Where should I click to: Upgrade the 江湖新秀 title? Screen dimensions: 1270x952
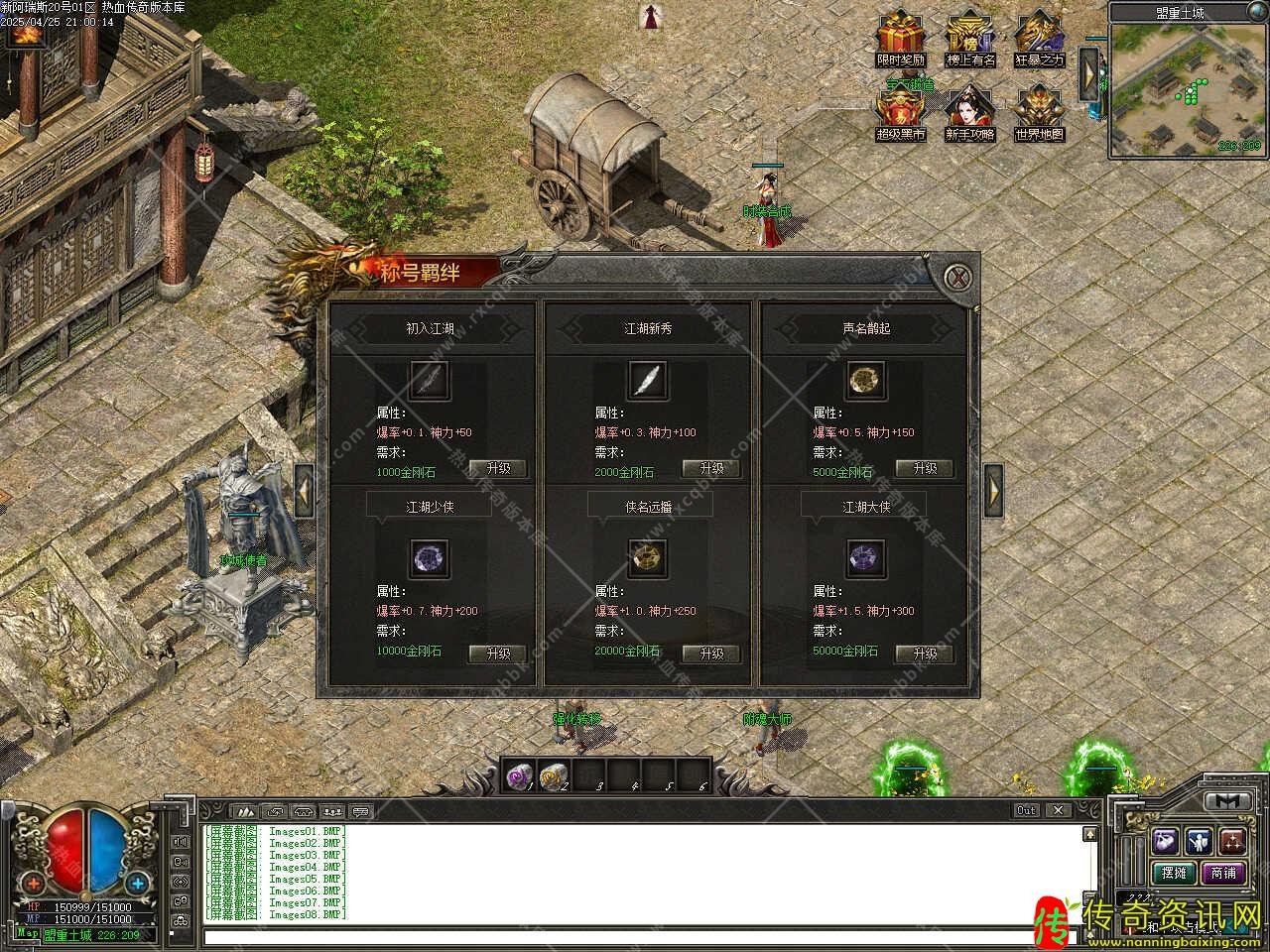click(711, 468)
